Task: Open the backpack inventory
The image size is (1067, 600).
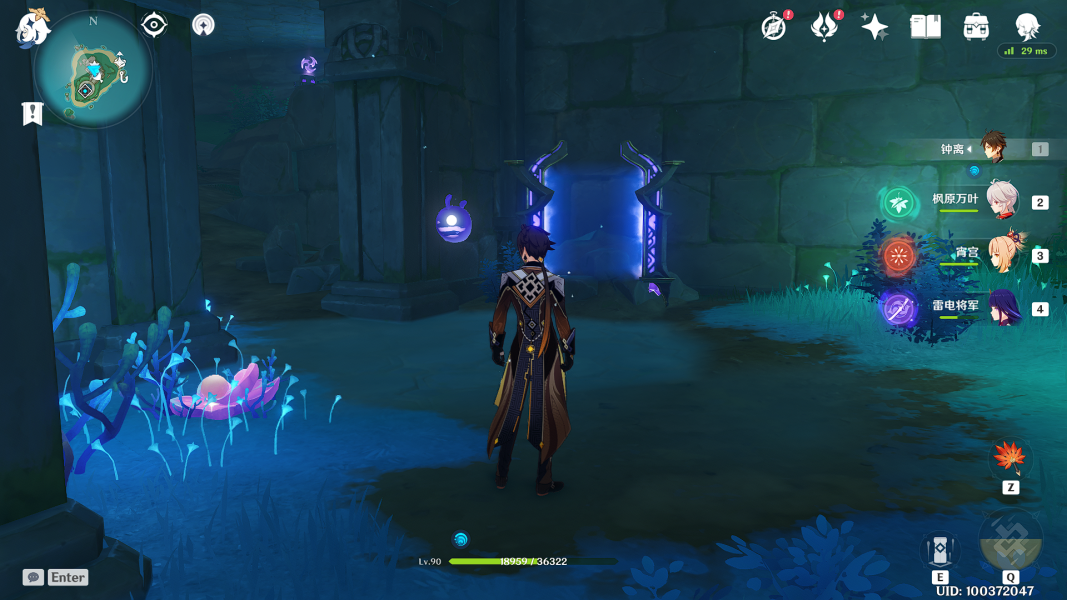Action: point(977,27)
